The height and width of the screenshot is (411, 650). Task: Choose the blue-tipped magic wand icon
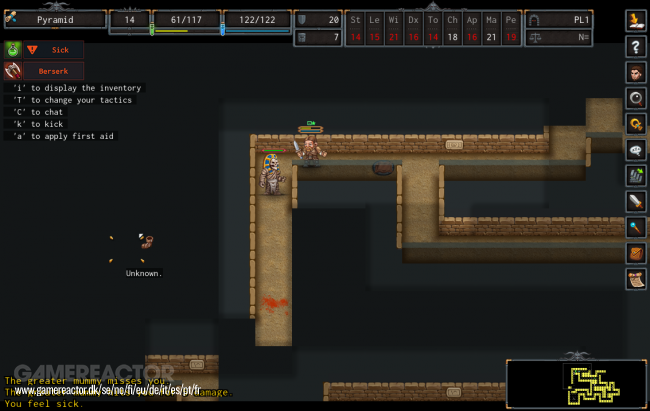636,228
